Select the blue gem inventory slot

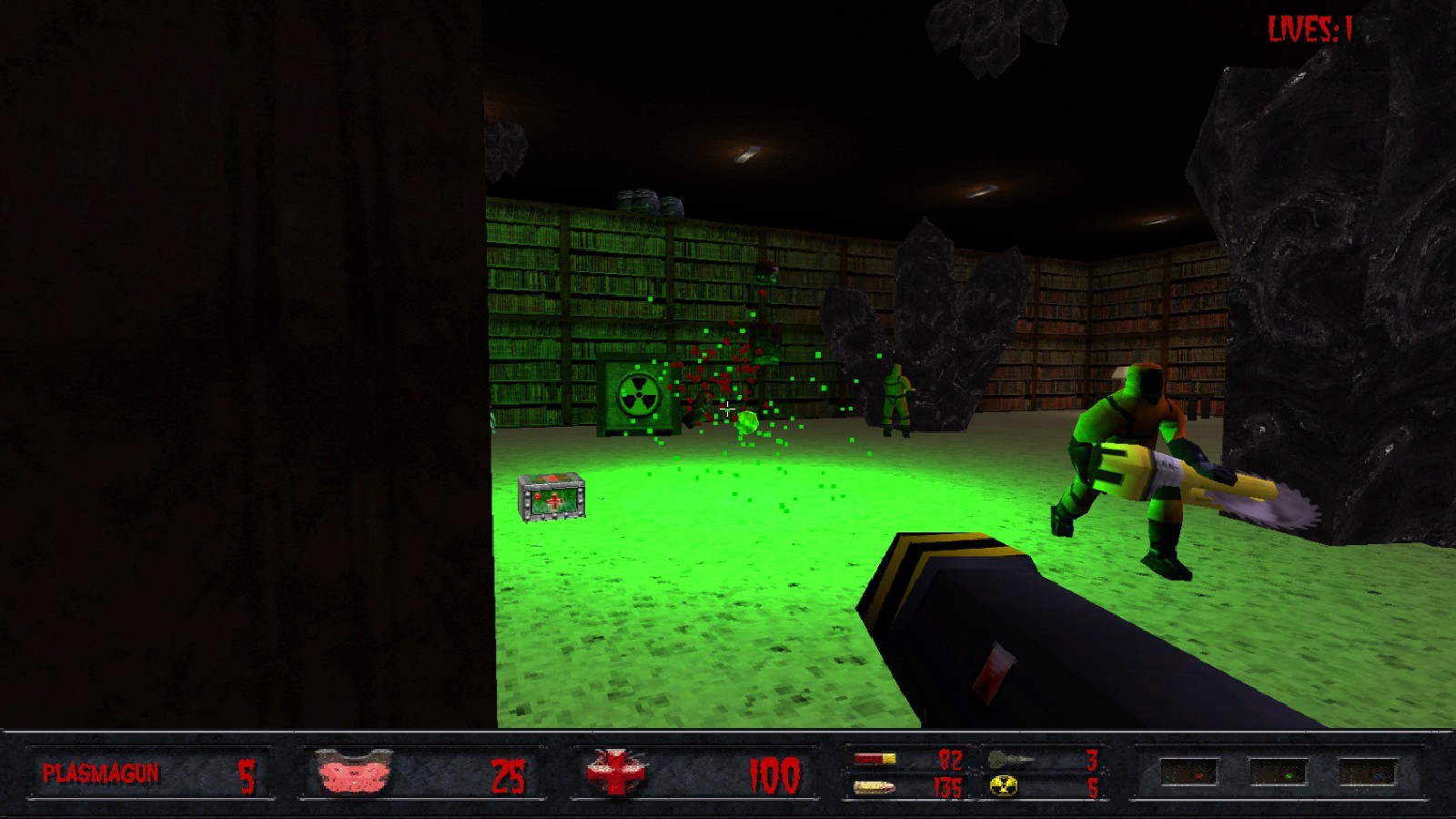pyautogui.click(x=1379, y=775)
